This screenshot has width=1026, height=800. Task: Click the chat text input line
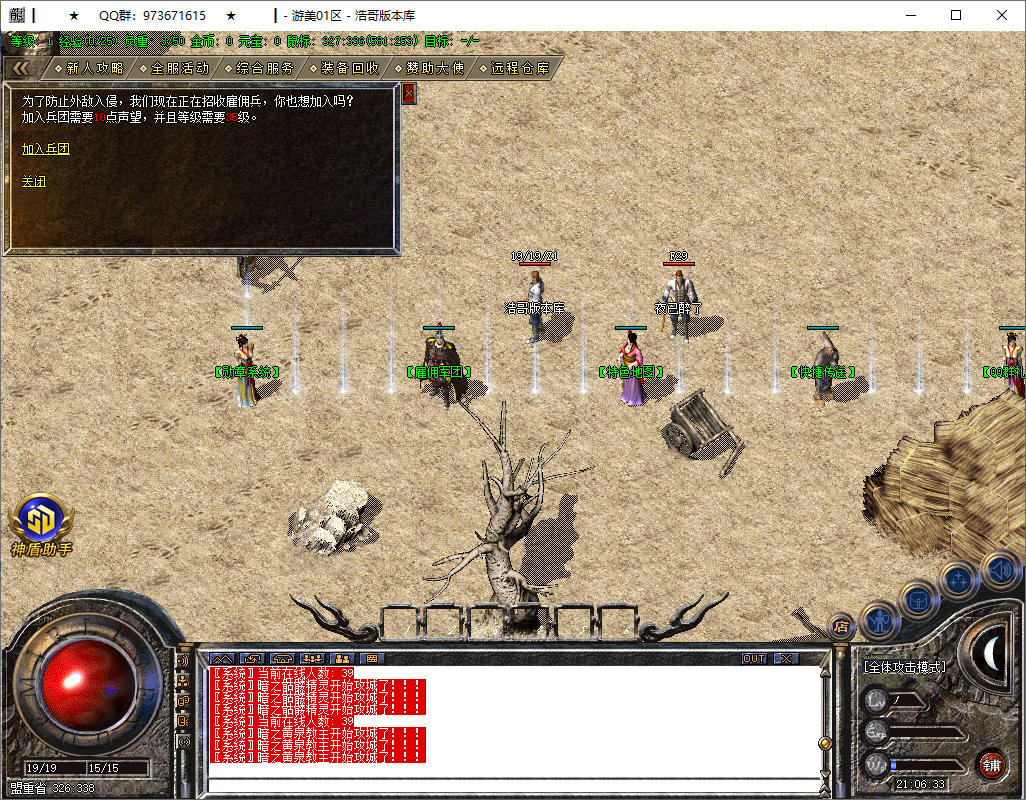coord(510,785)
